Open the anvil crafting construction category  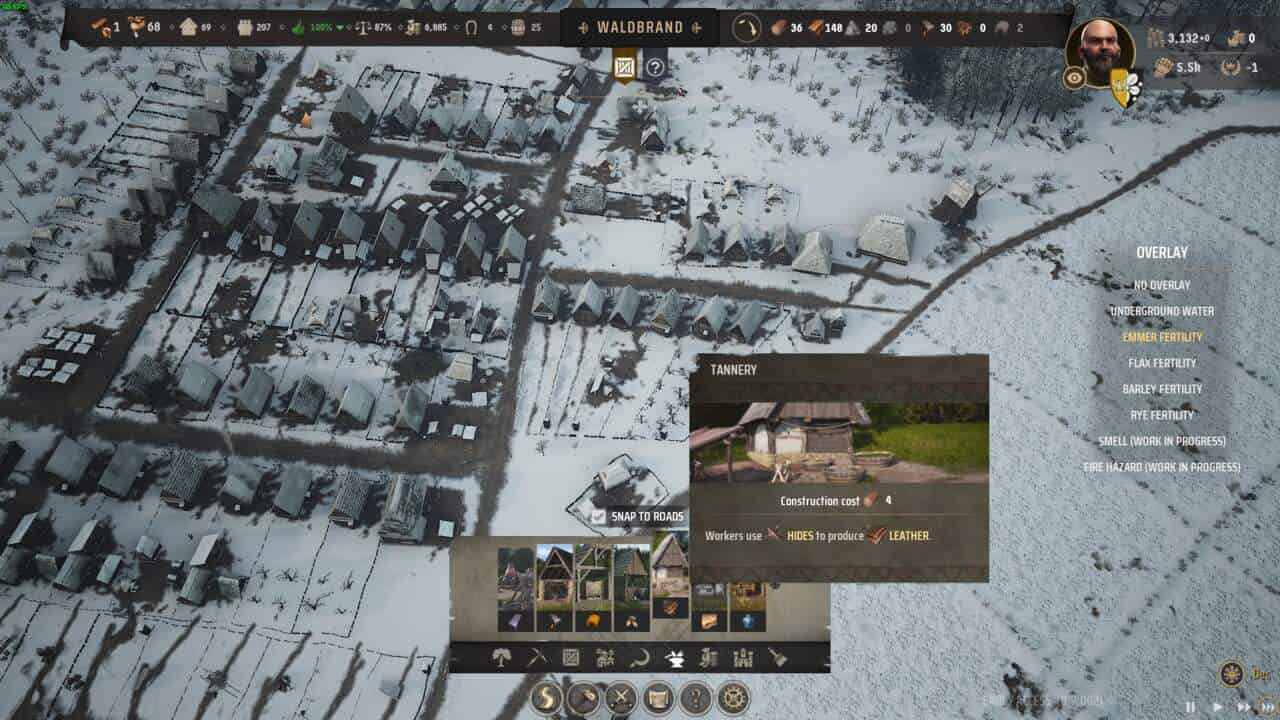674,657
